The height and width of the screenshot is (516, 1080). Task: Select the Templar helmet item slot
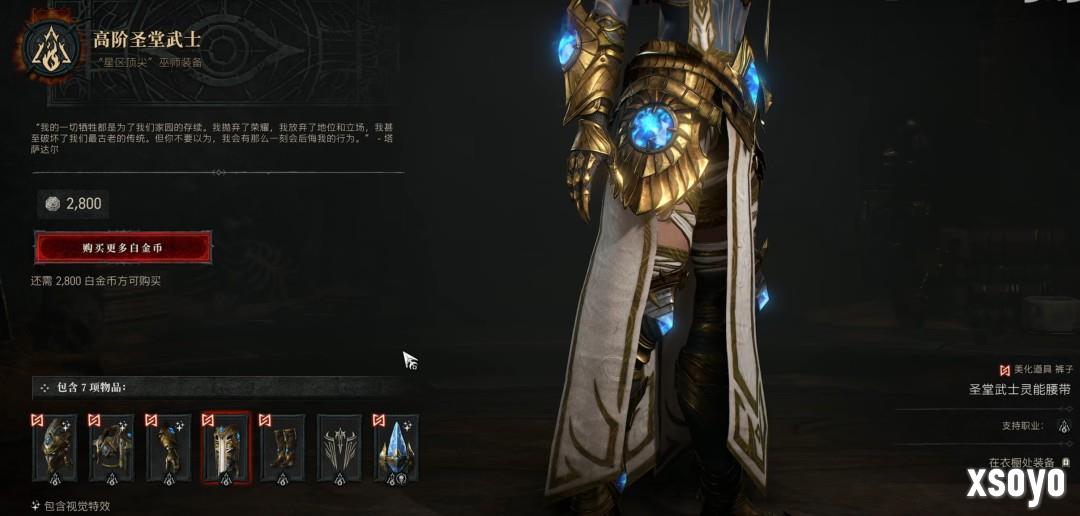point(54,449)
